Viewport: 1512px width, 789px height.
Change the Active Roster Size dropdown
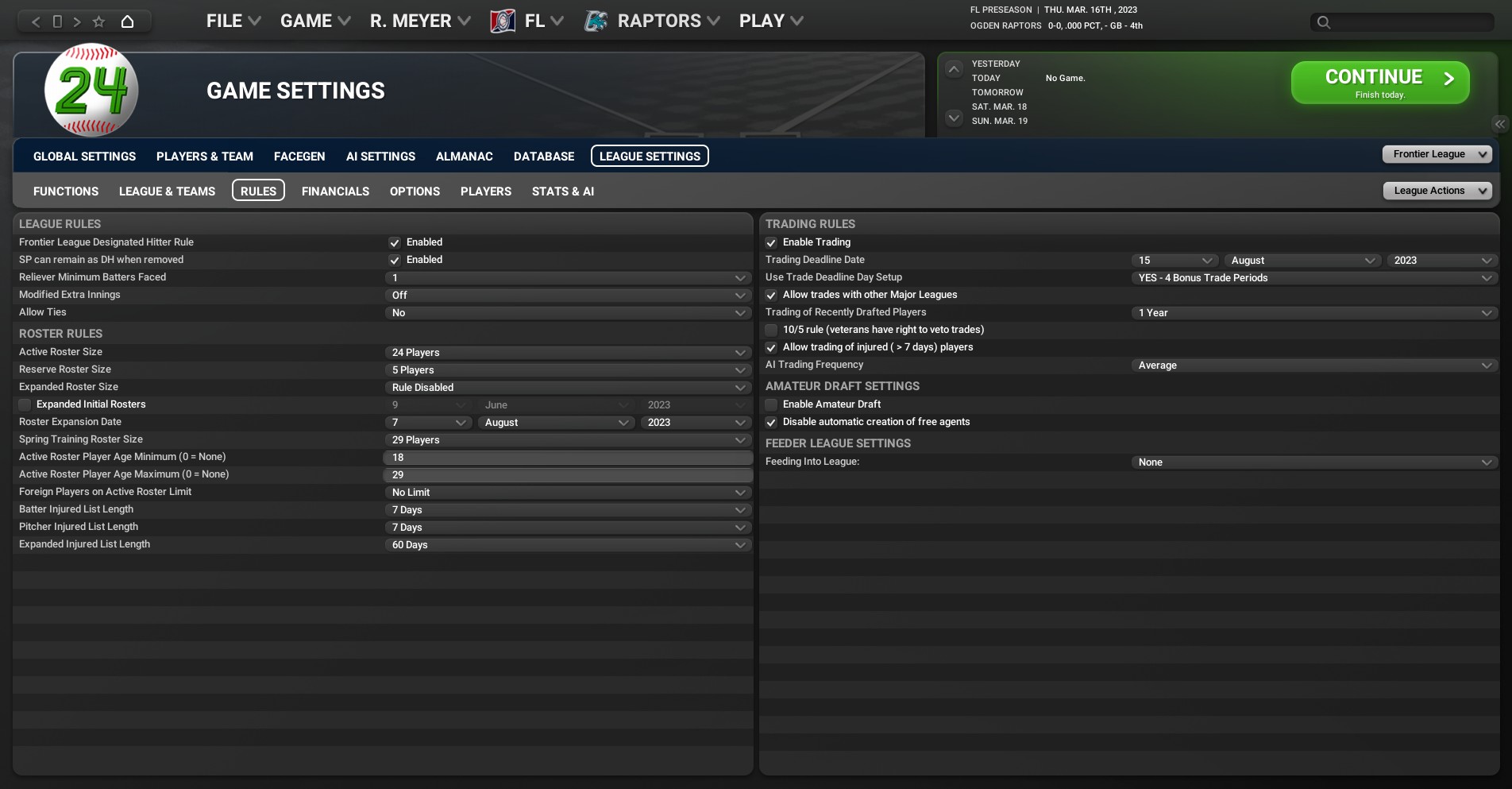pos(567,353)
